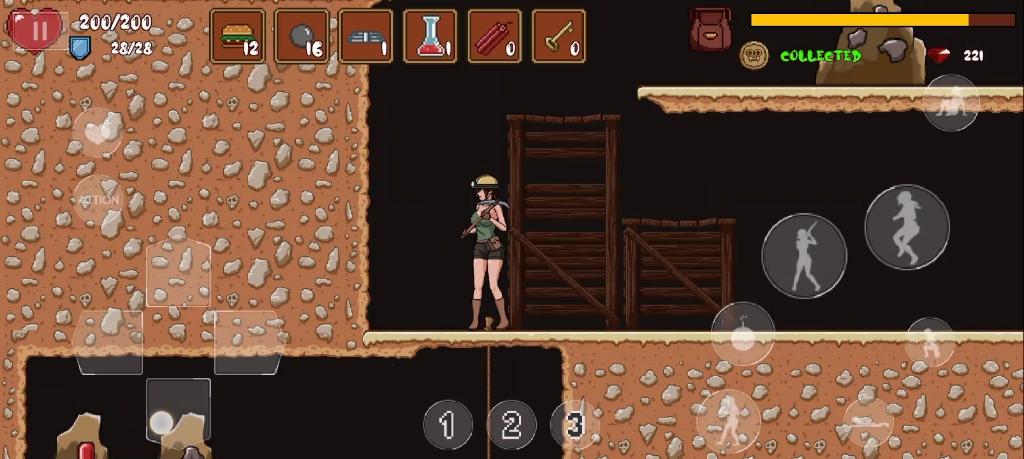Tap the up arrow on the D-pad
The width and height of the screenshot is (1024, 459).
(x=178, y=273)
